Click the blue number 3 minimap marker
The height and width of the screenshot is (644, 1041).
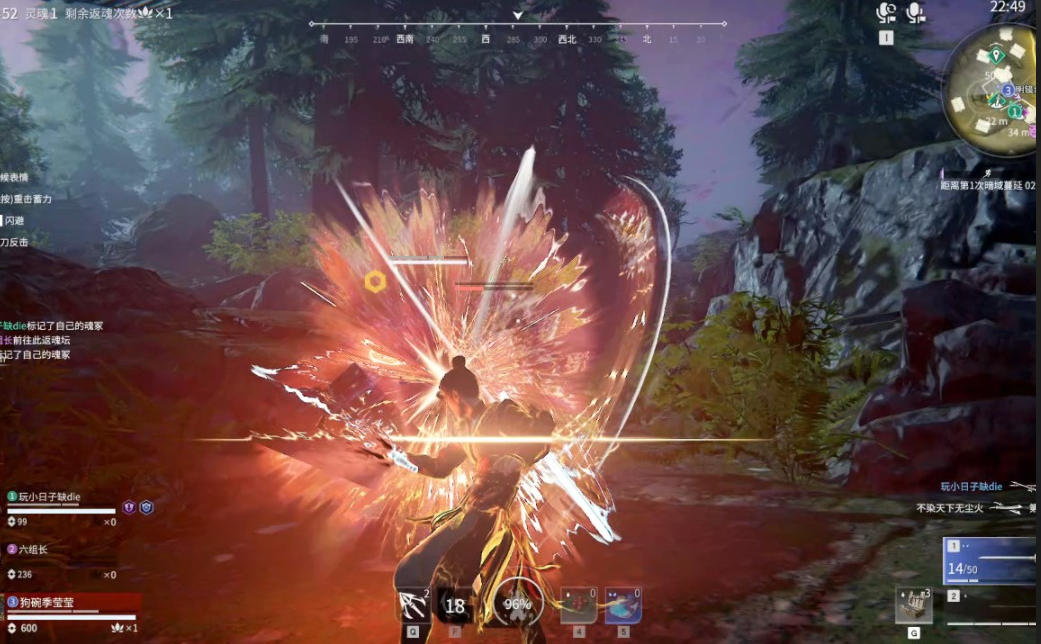pos(1008,90)
